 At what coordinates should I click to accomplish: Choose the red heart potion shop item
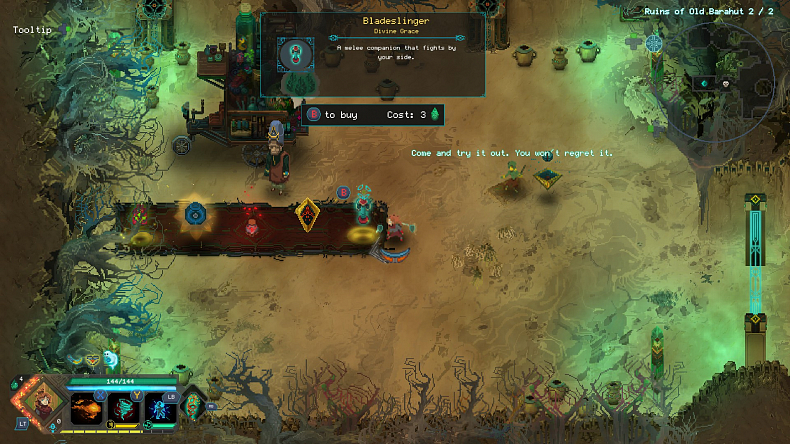[251, 222]
